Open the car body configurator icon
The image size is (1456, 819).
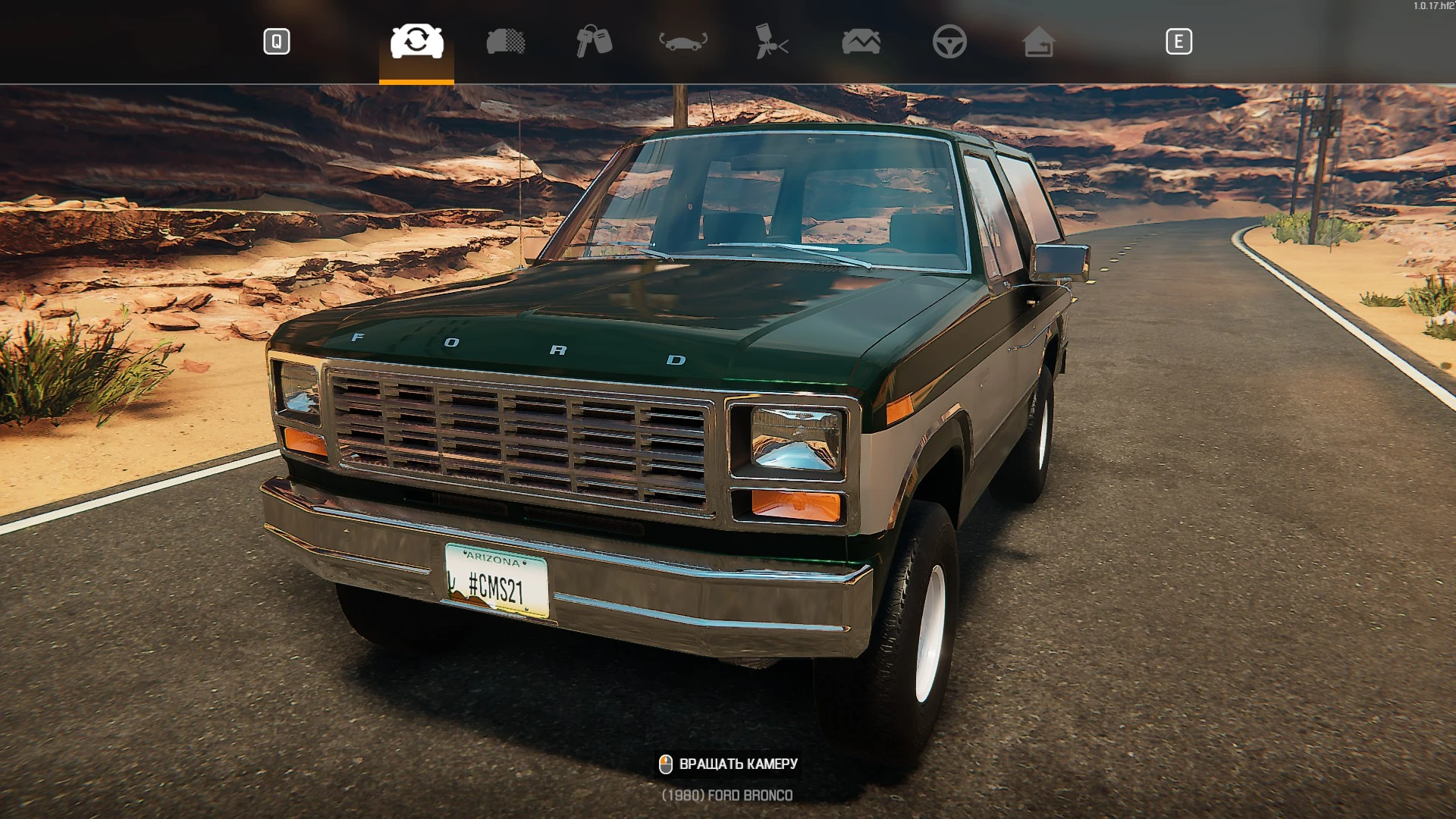pos(504,42)
